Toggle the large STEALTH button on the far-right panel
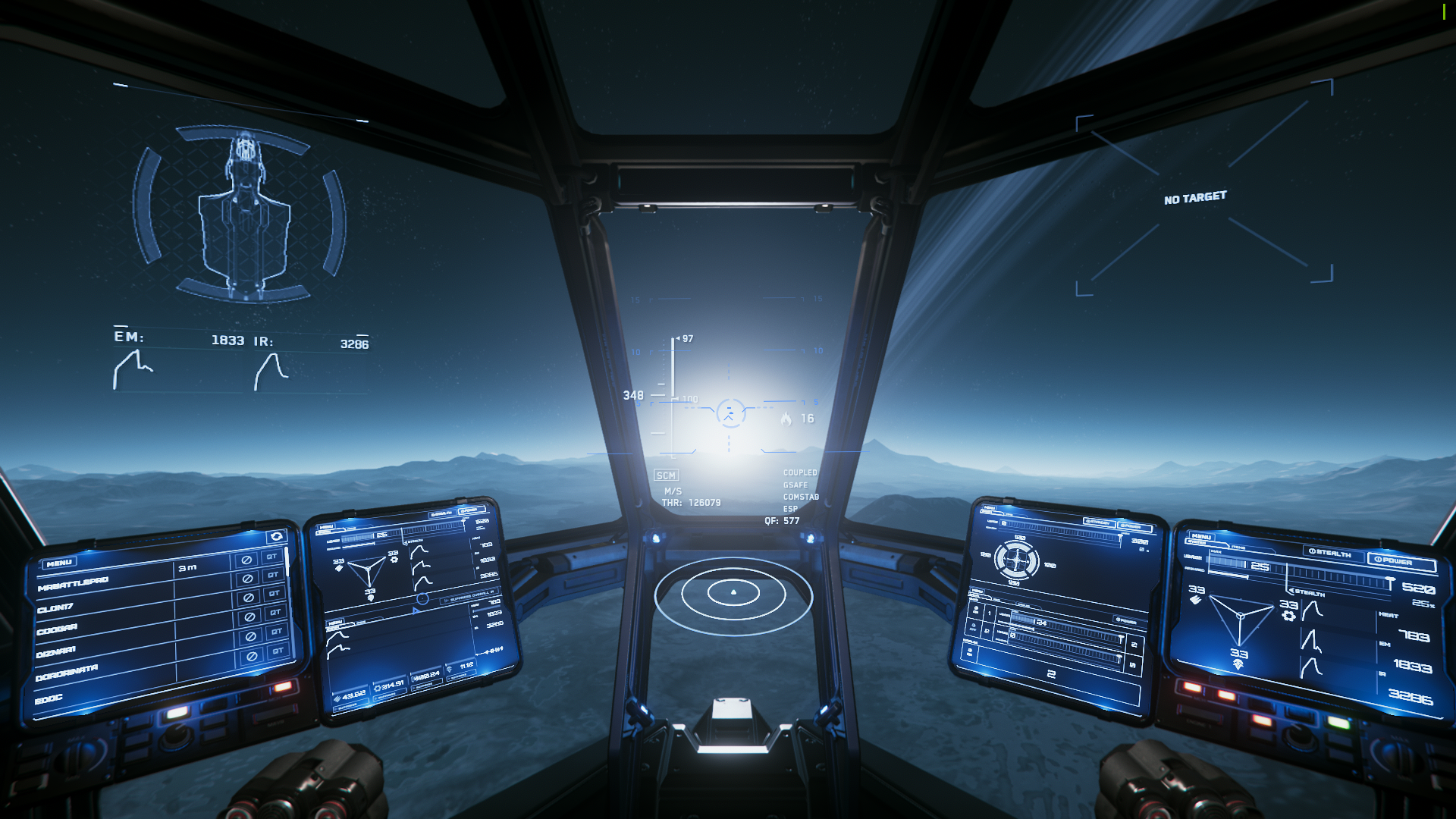 [x=1330, y=553]
